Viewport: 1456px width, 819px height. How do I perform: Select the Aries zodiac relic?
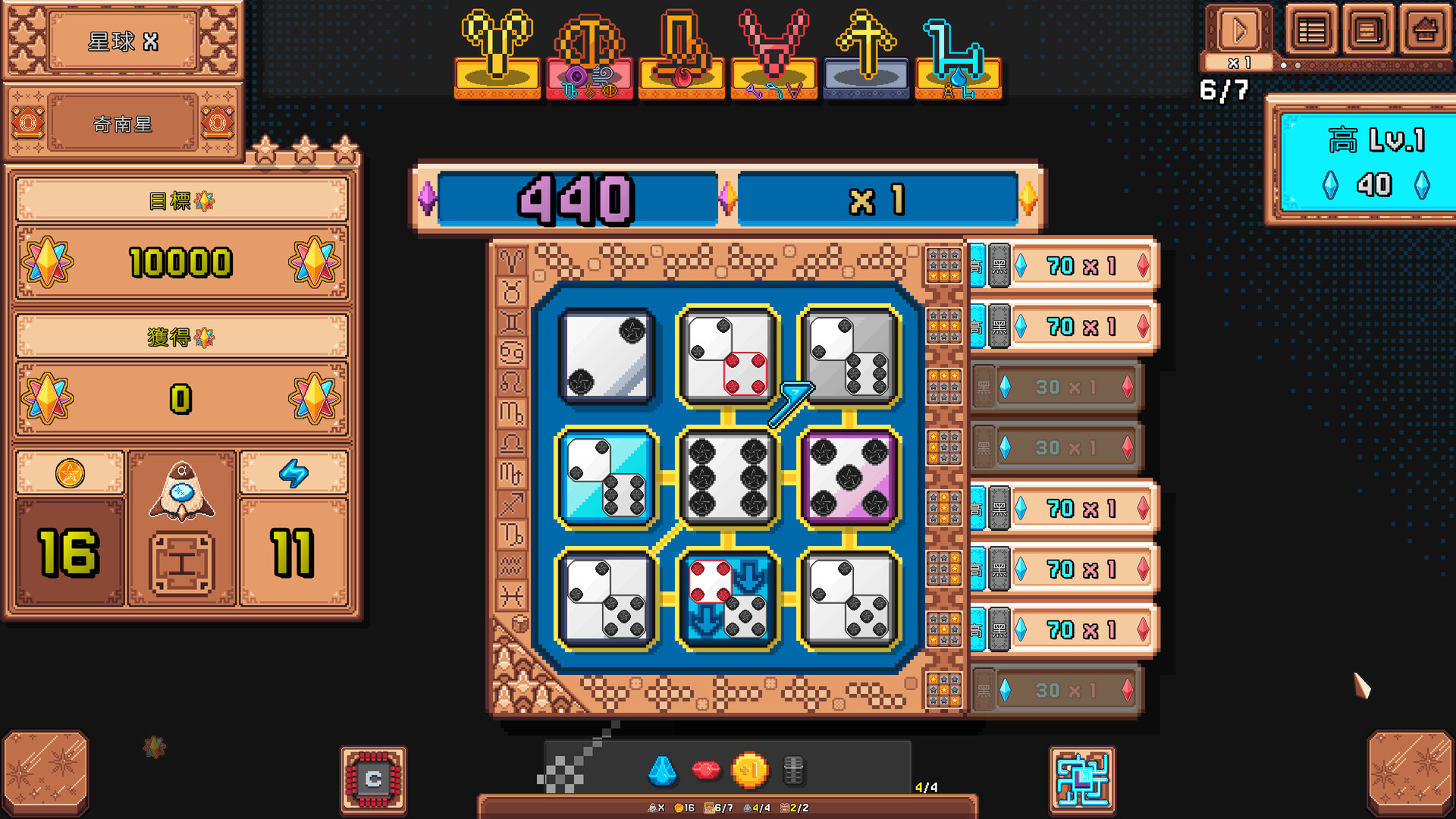point(497,53)
